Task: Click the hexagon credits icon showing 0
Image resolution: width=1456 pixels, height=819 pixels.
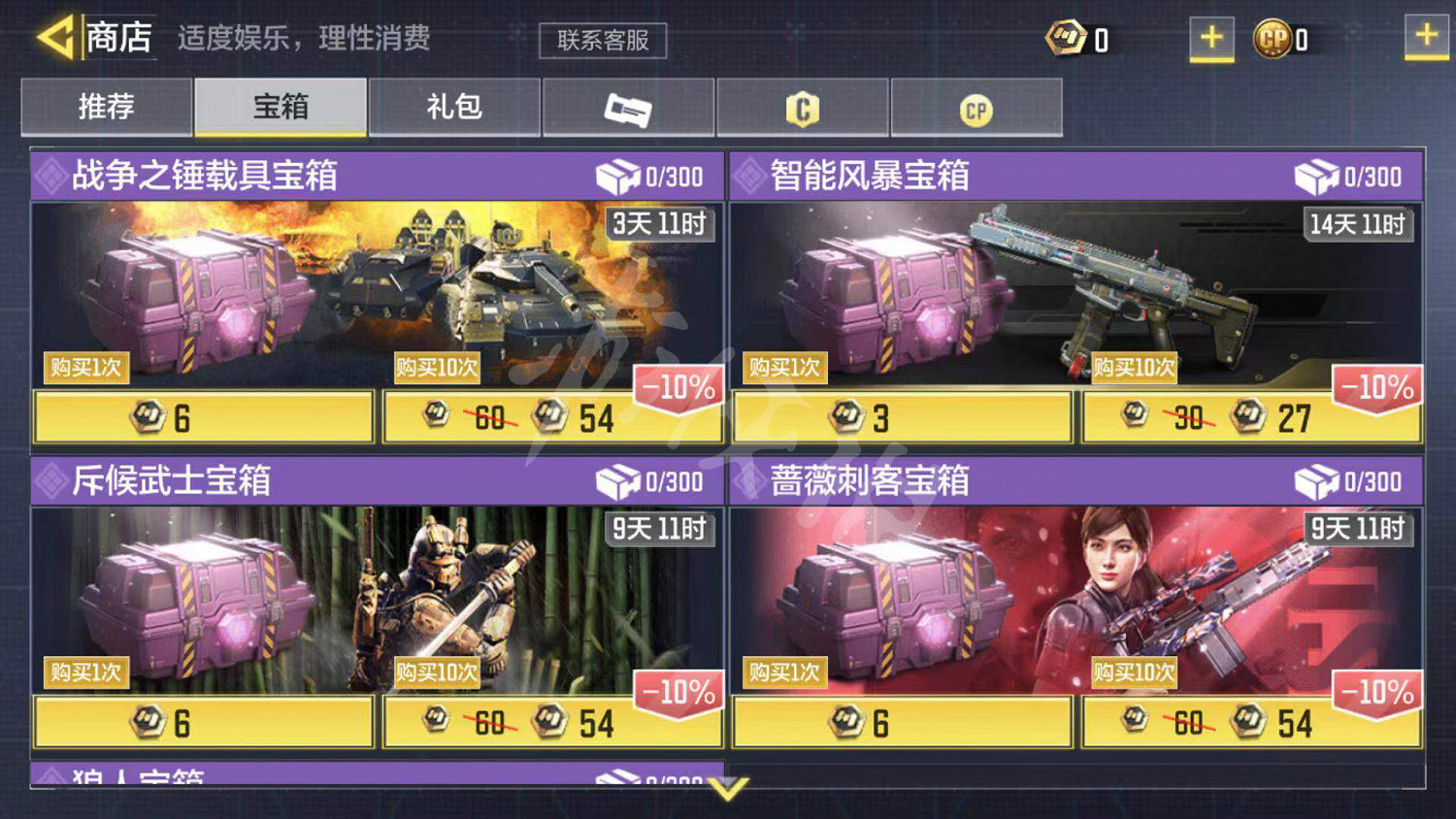Action: tap(1064, 37)
